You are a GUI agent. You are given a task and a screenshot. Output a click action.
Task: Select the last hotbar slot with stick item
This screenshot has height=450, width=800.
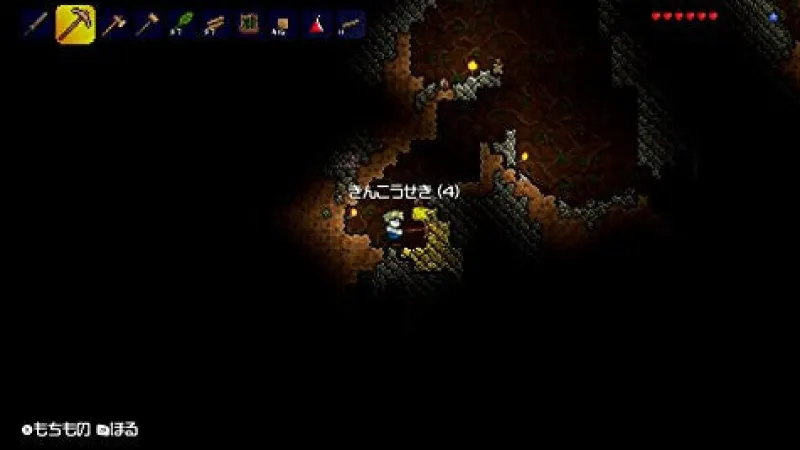(351, 24)
